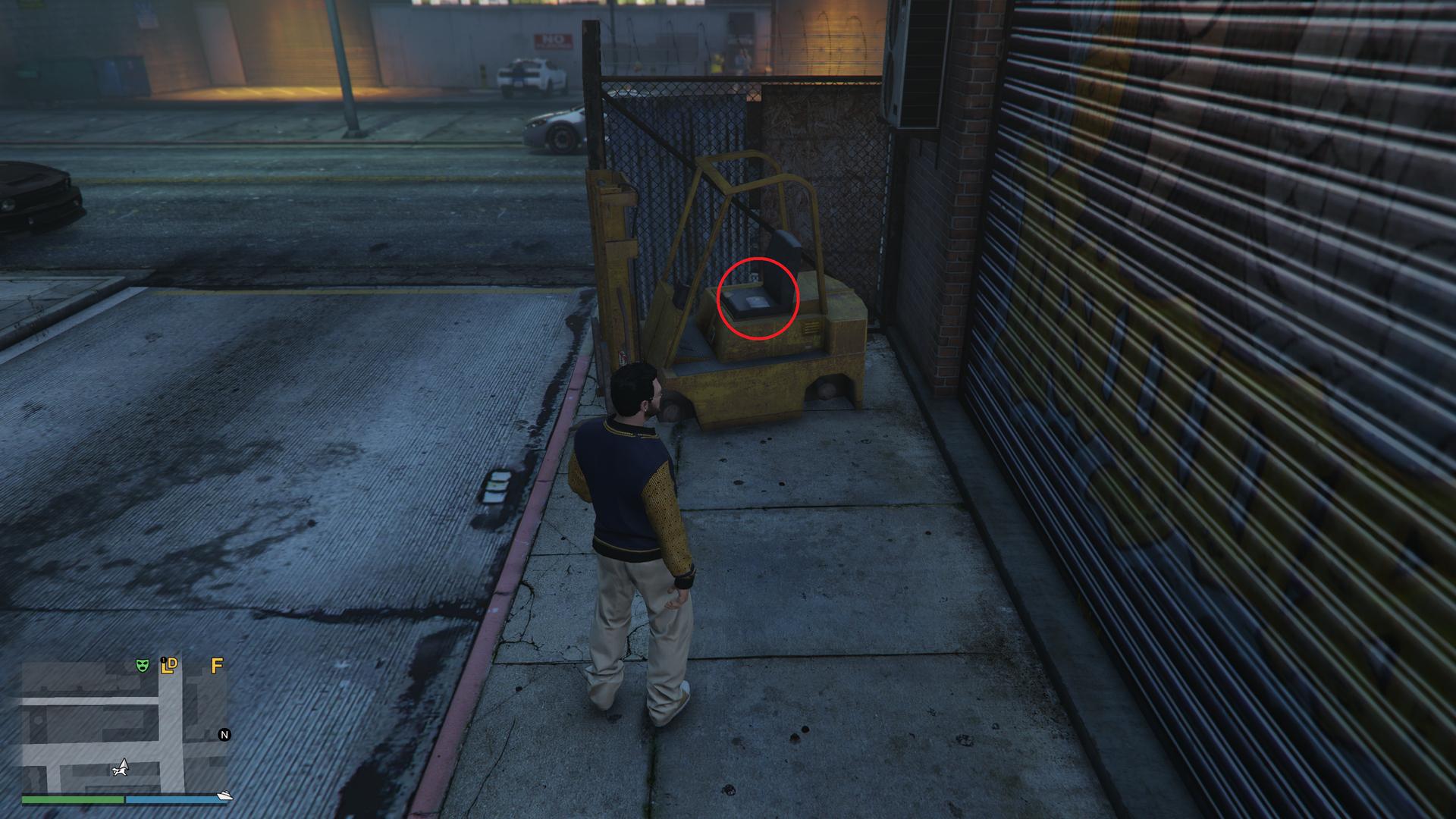
Task: Click the white player arrow on minimap
Action: coord(120,767)
